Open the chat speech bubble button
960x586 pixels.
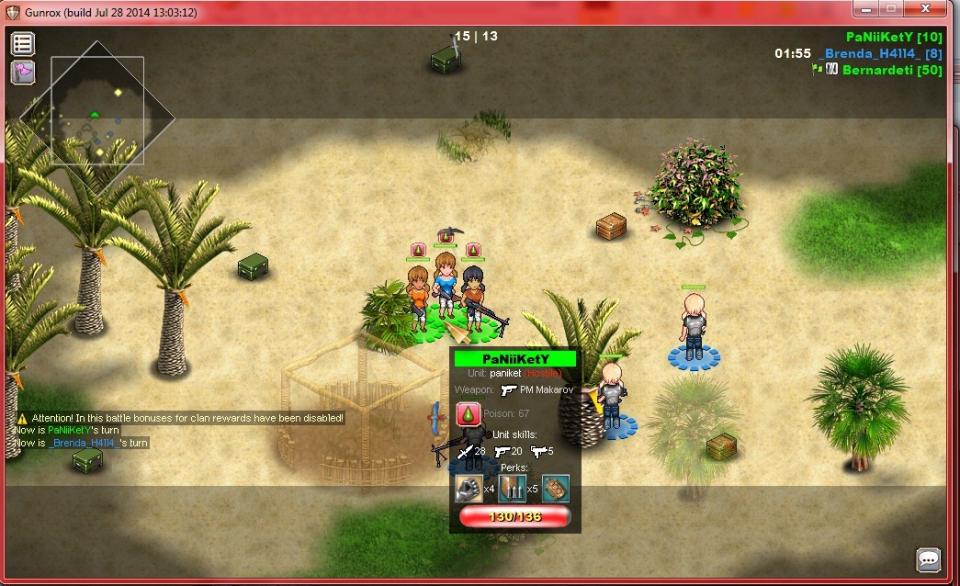929,560
